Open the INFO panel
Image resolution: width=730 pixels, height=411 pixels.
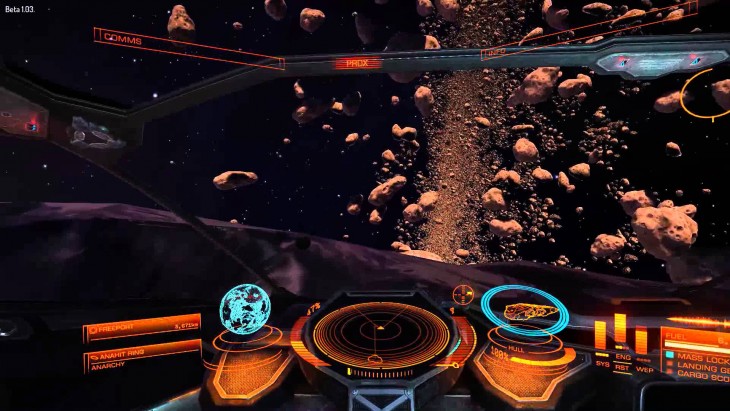(494, 52)
